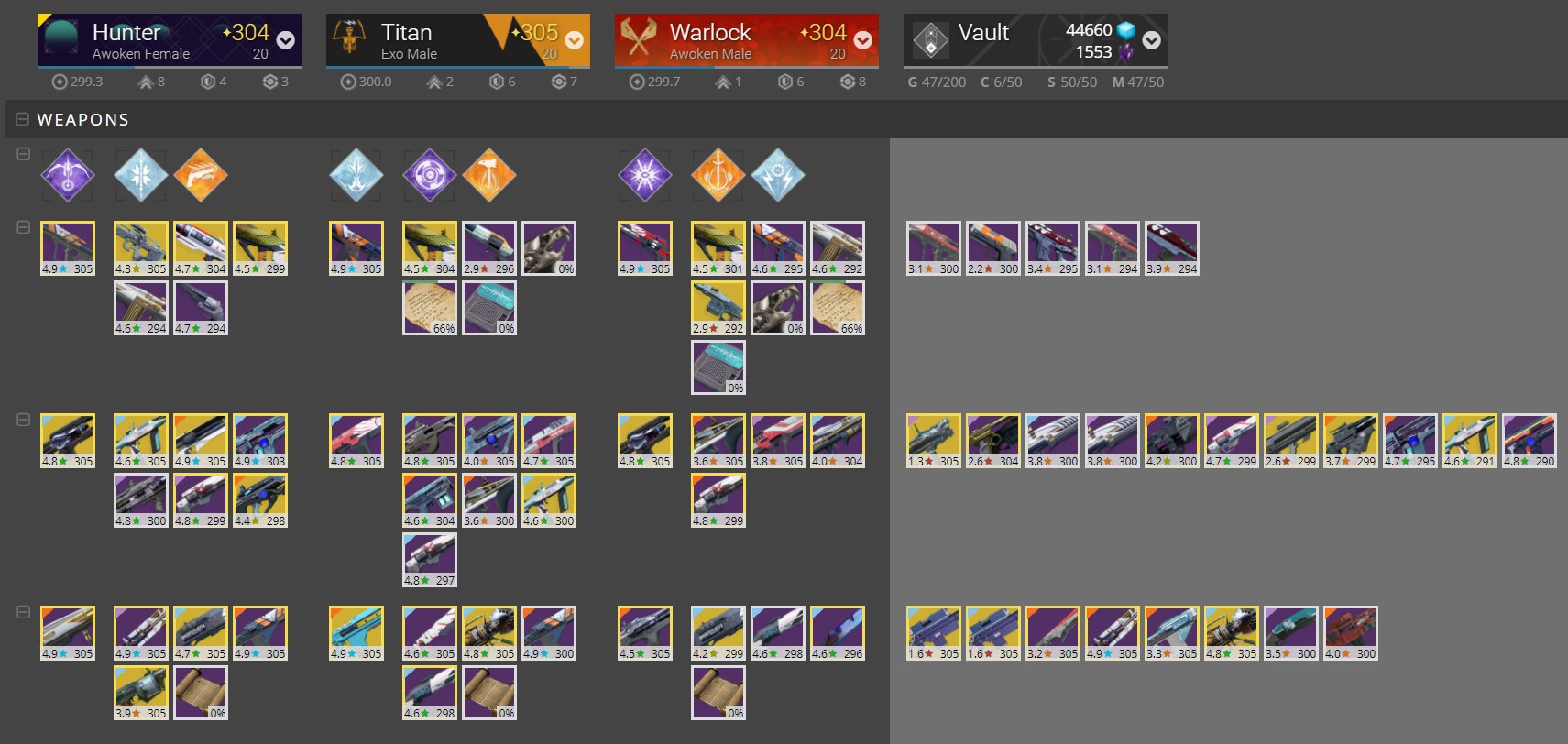Select Titan's orange hammer subclass icon
The height and width of the screenshot is (744, 1568).
point(489,174)
